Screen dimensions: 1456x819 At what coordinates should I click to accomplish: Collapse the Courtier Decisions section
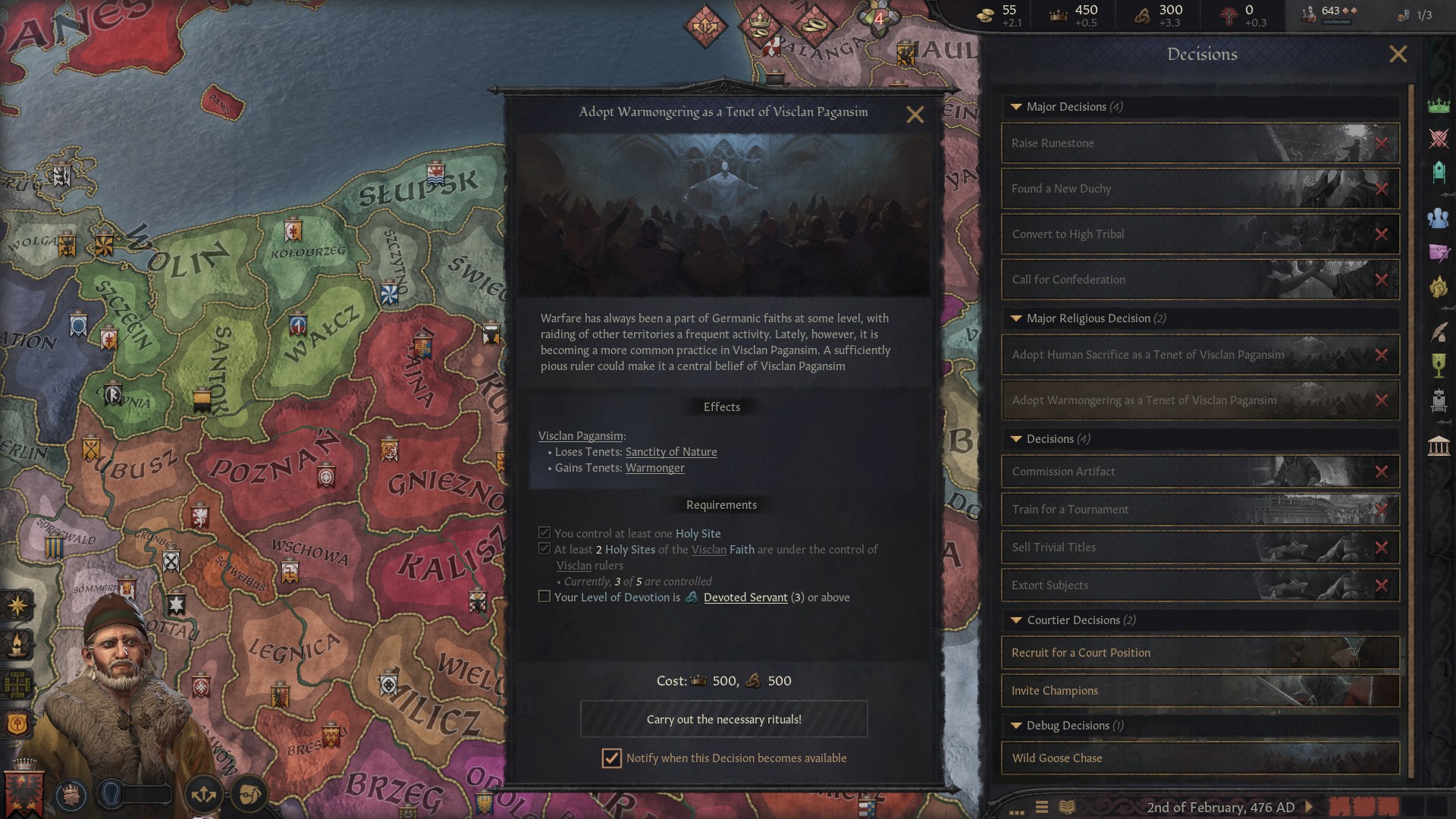pos(1016,620)
